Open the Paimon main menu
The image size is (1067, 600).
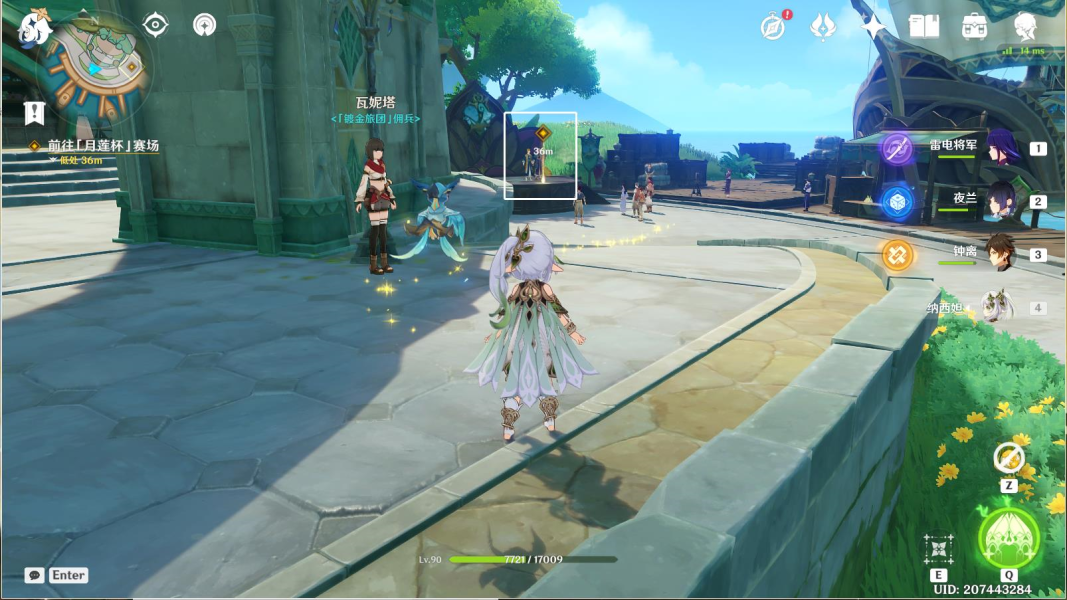coord(34,29)
